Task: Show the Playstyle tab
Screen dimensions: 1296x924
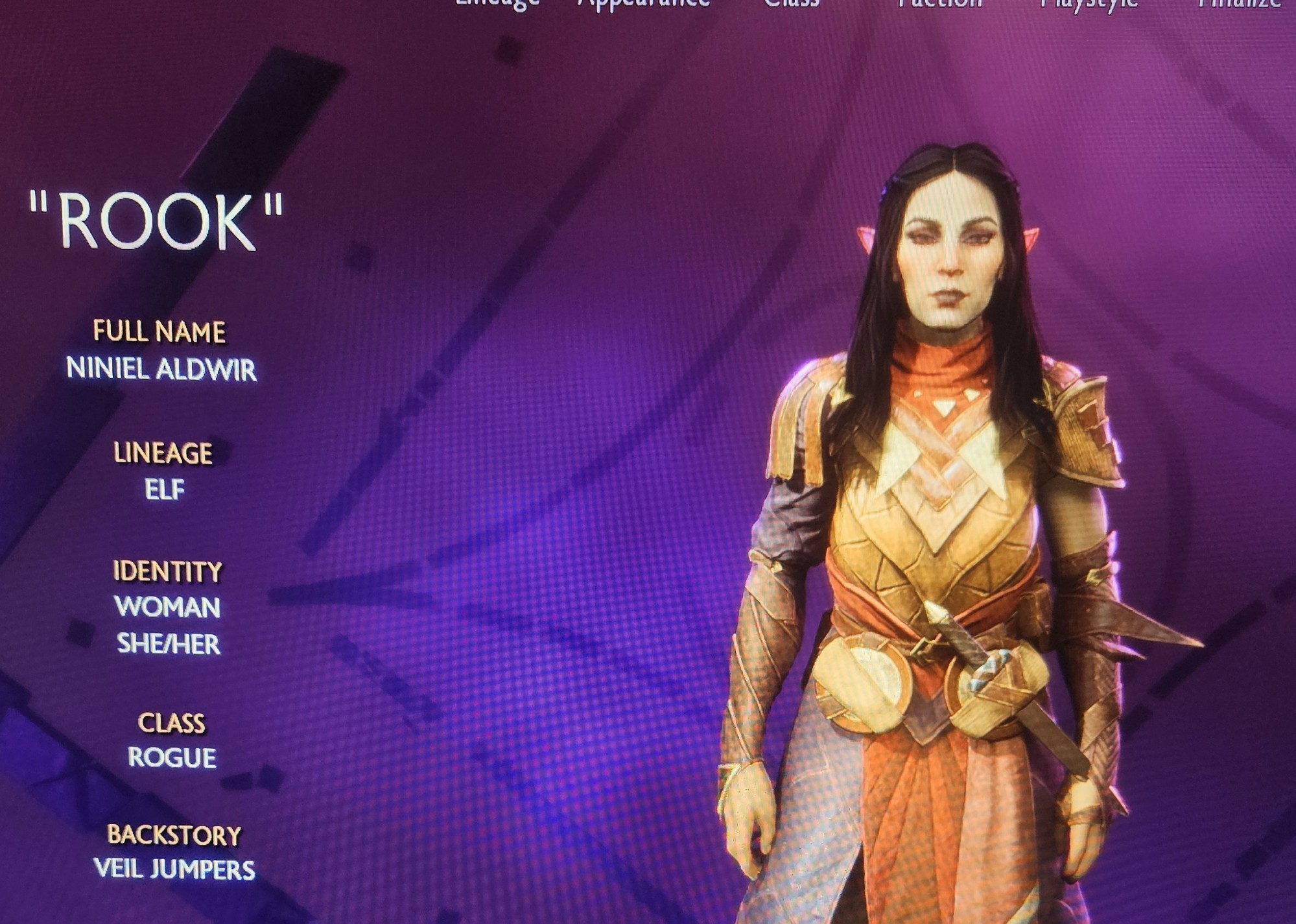Action: point(1089,3)
